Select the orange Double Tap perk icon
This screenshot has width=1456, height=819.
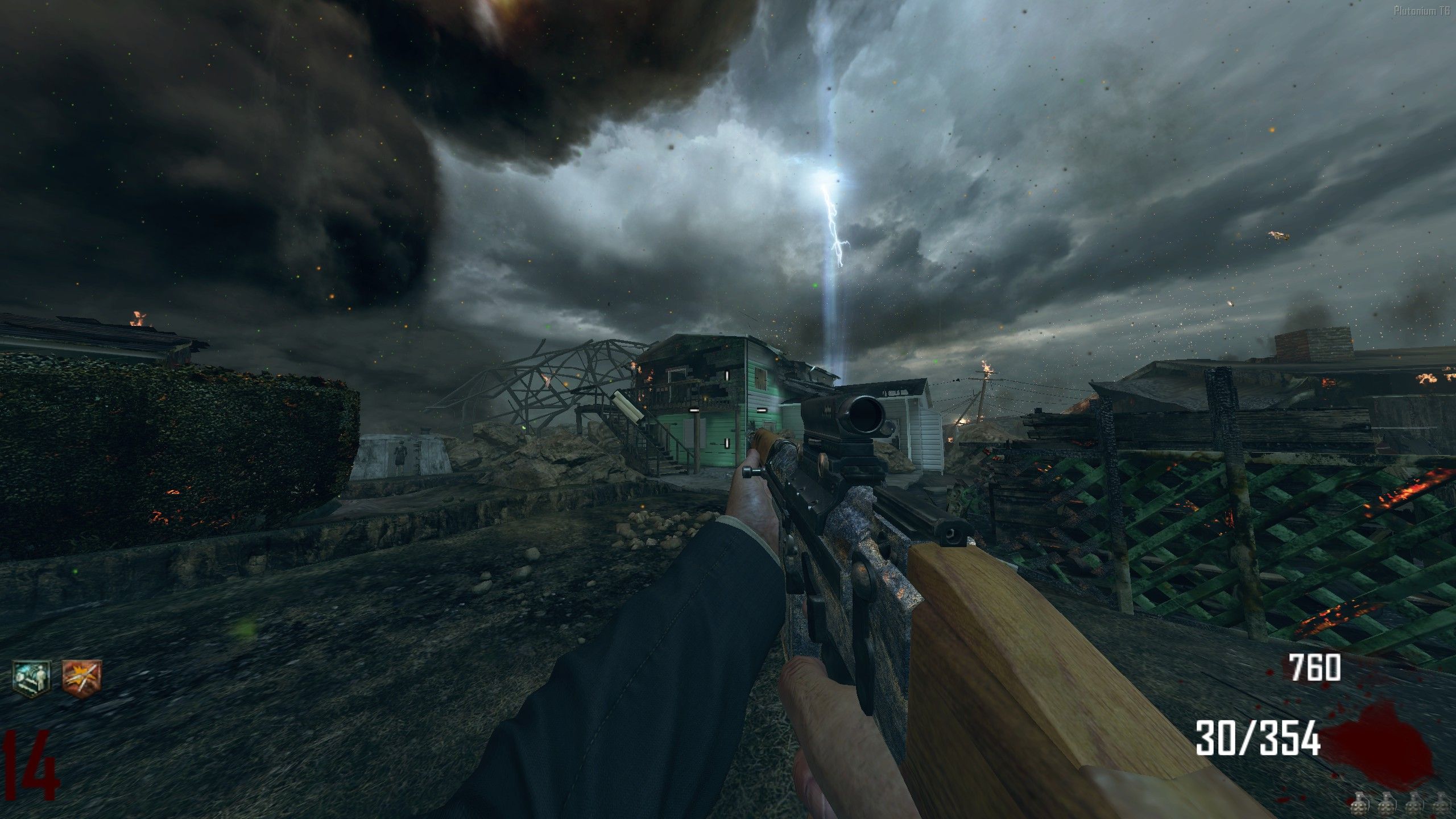[x=82, y=676]
